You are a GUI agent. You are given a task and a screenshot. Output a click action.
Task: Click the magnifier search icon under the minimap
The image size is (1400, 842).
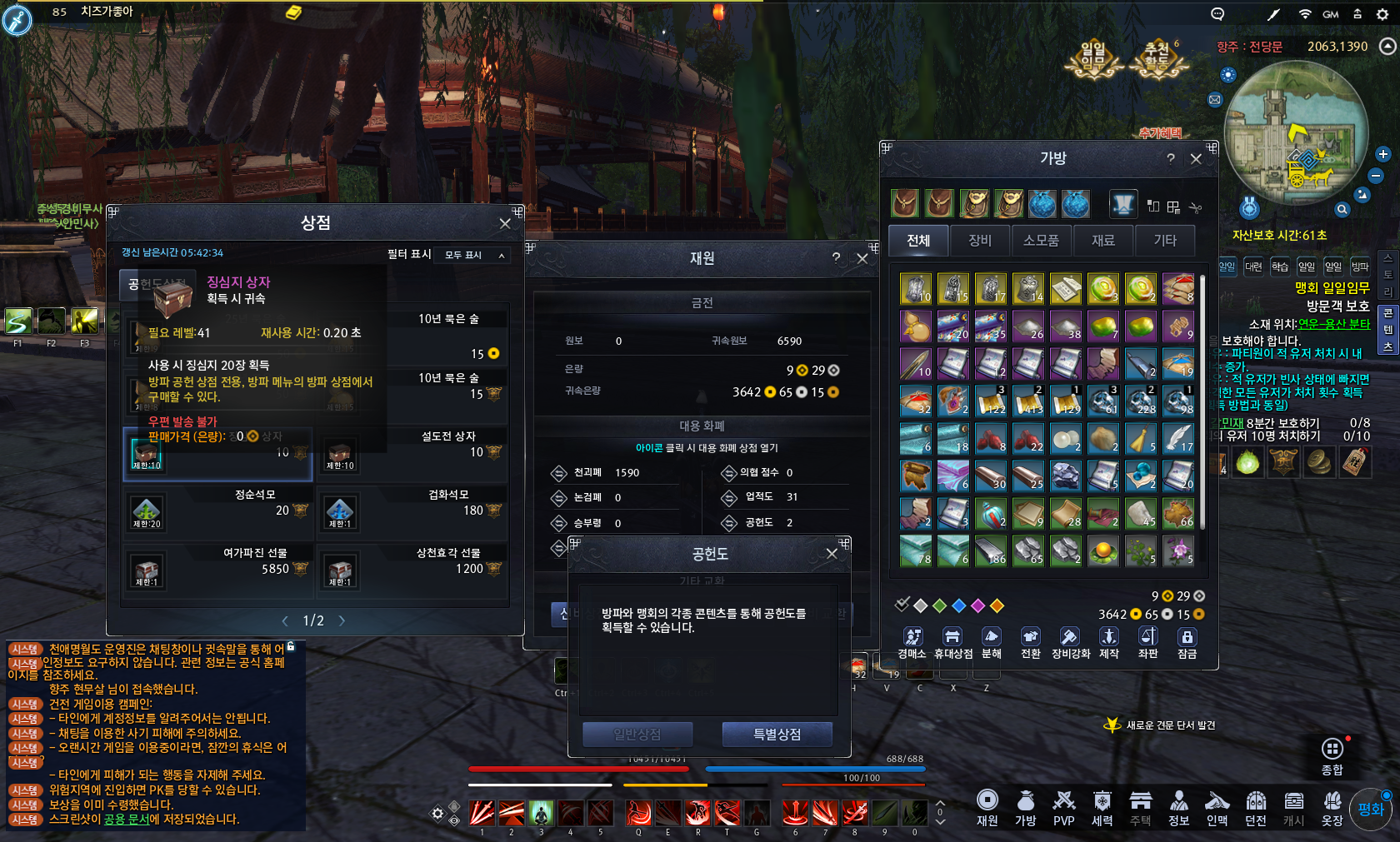(1344, 208)
